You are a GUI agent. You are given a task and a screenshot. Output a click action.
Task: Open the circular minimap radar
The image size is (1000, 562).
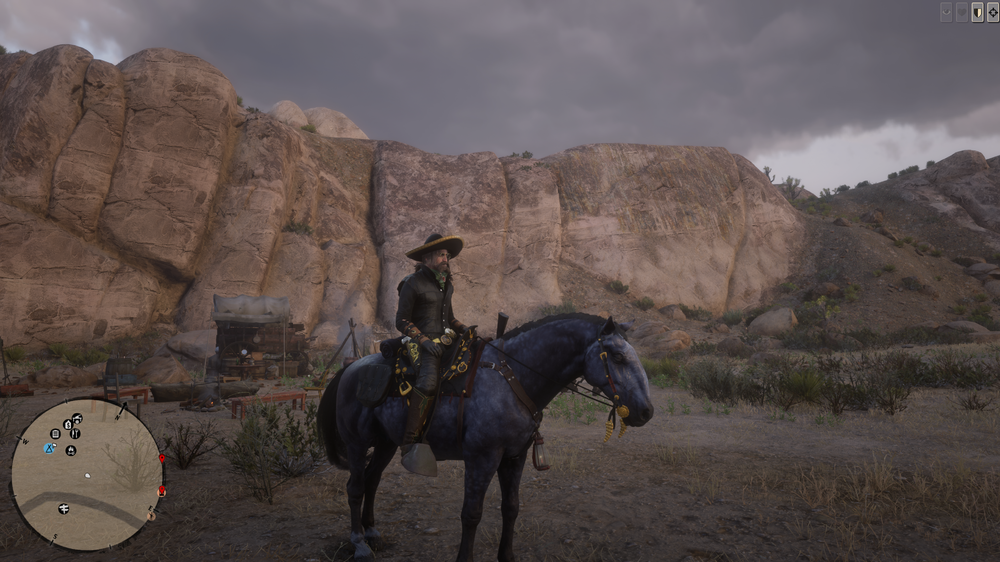coord(86,475)
